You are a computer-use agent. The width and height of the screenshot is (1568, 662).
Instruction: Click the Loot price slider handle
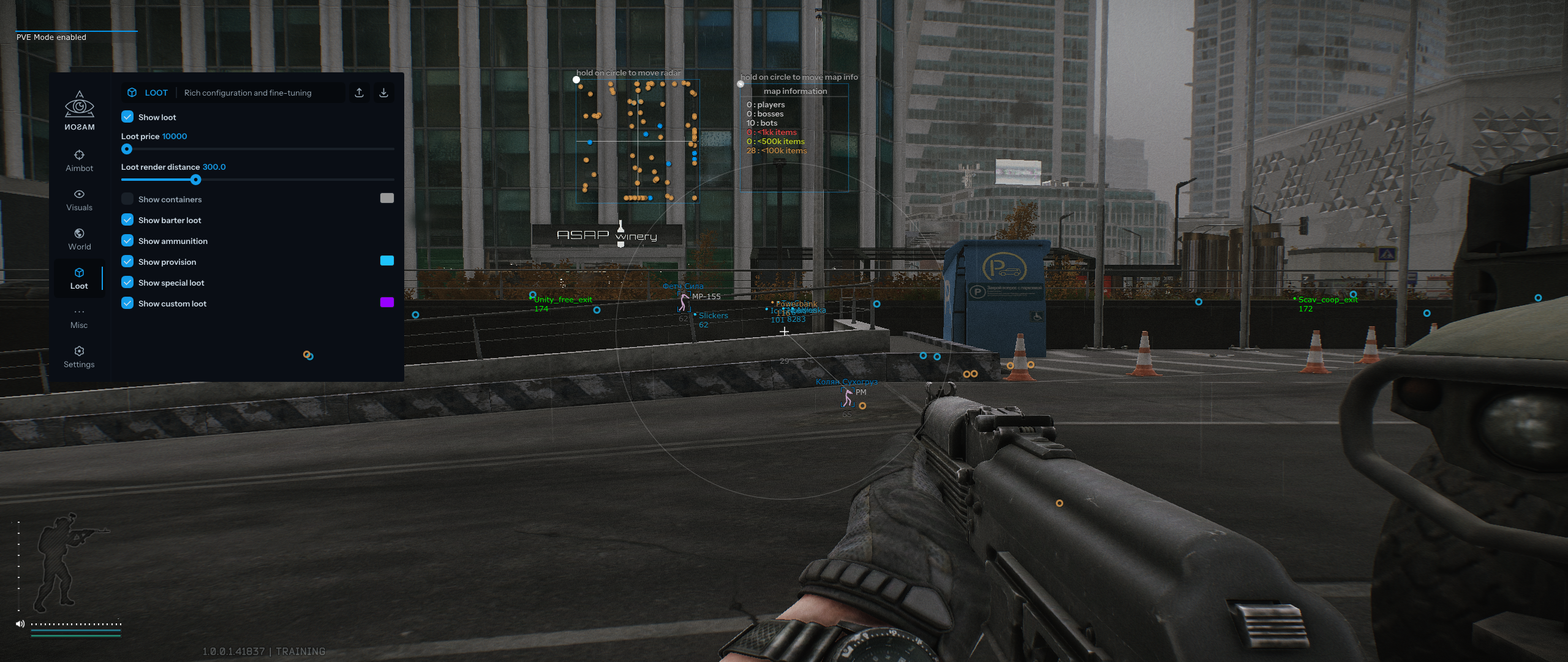[127, 149]
